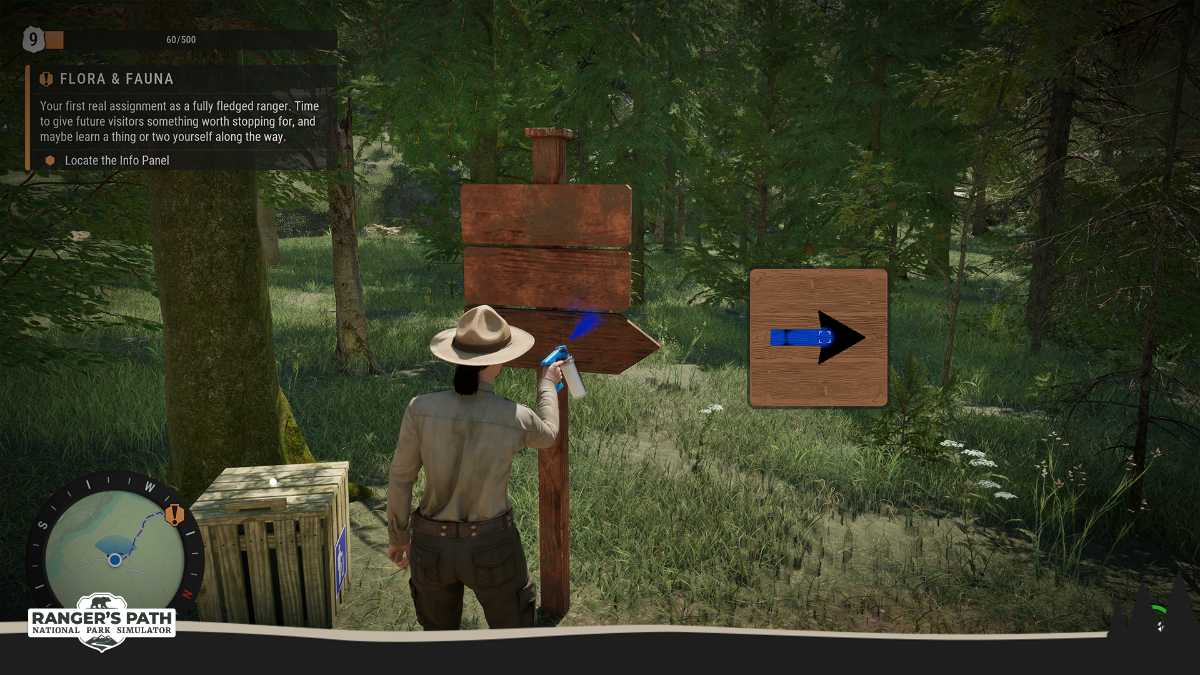Click the level 9 badge
1200x675 pixels.
33,40
